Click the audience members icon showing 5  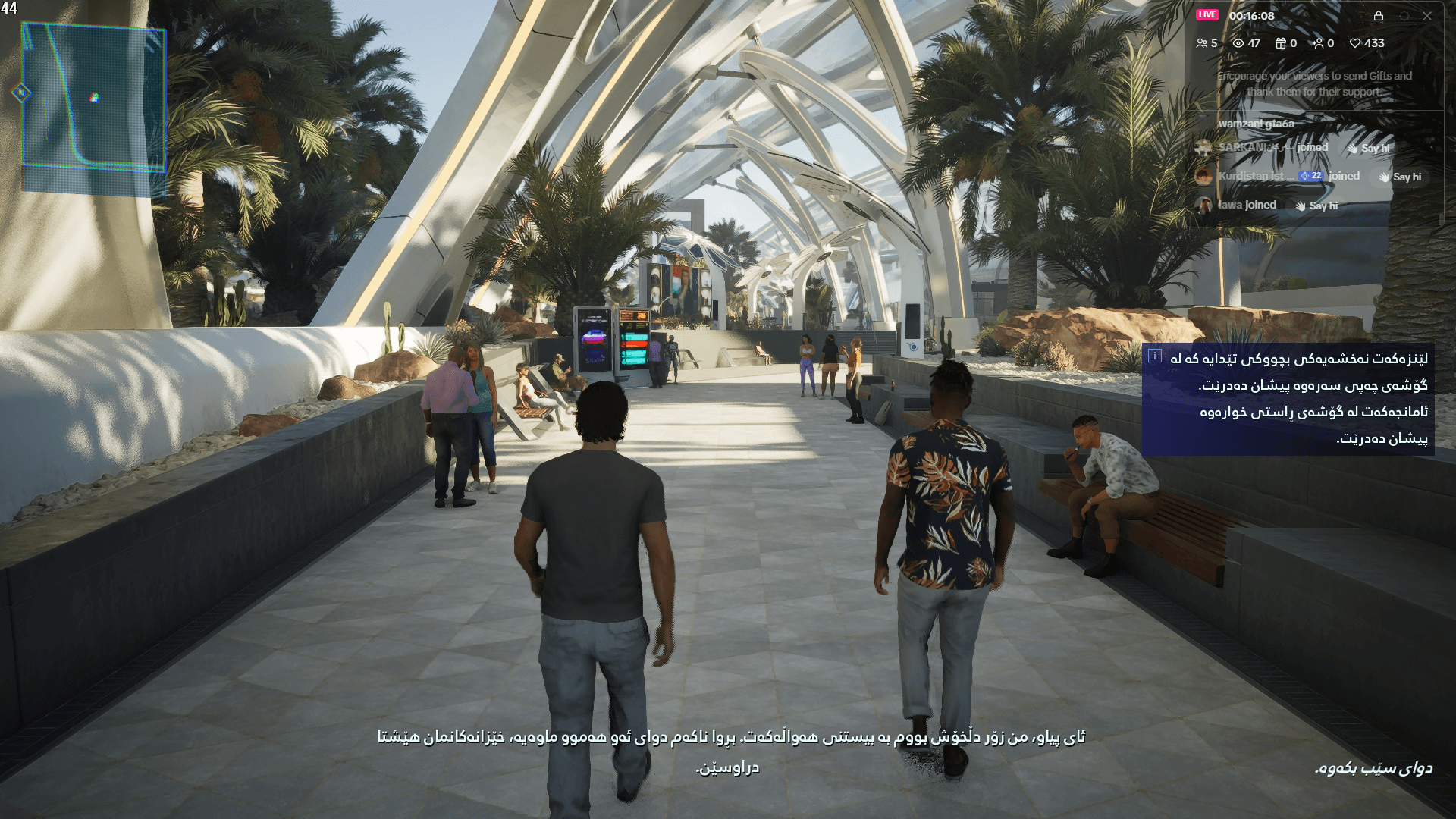click(x=1202, y=42)
